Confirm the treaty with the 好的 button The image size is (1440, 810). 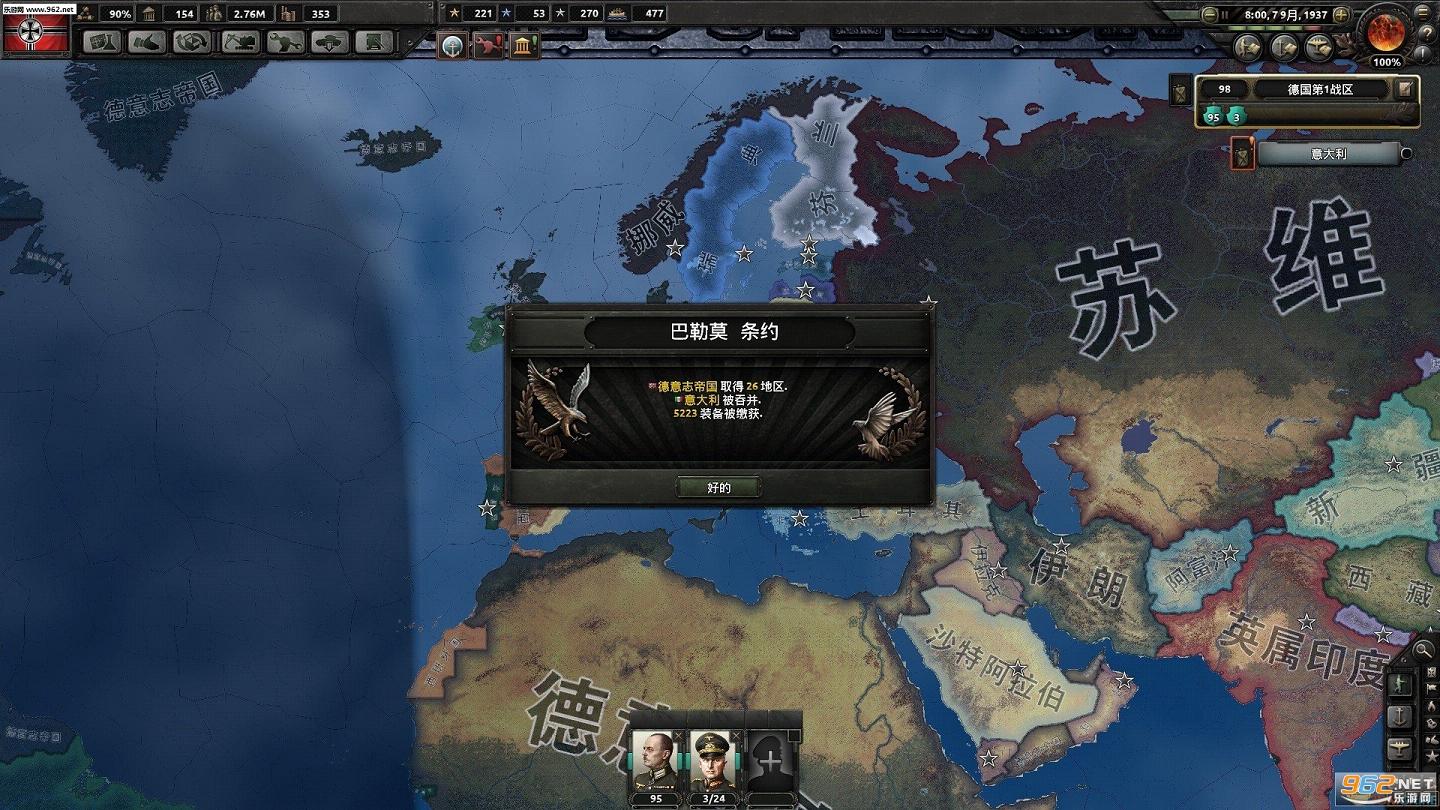point(719,488)
